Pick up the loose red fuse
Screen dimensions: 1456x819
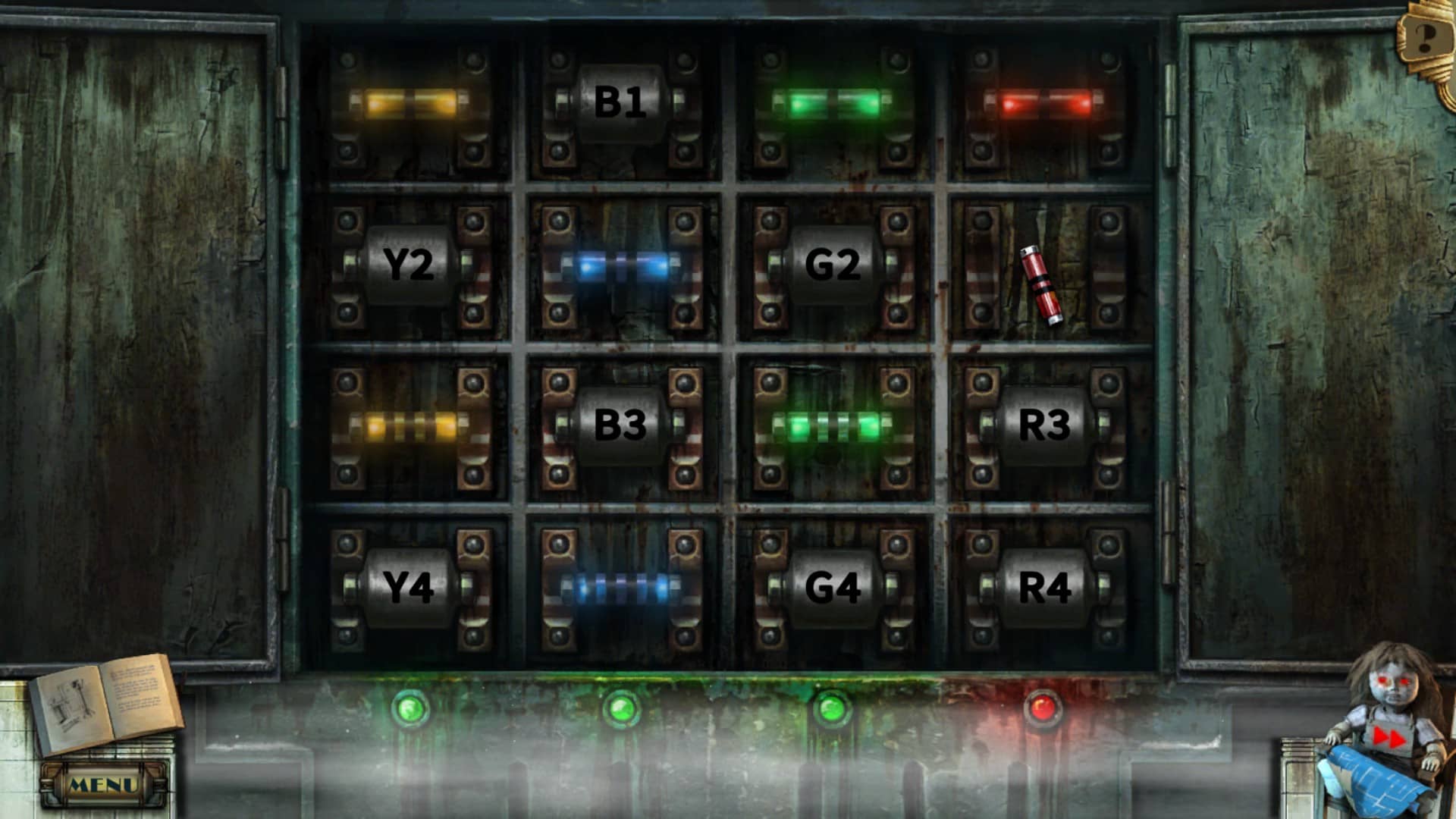pyautogui.click(x=1041, y=285)
